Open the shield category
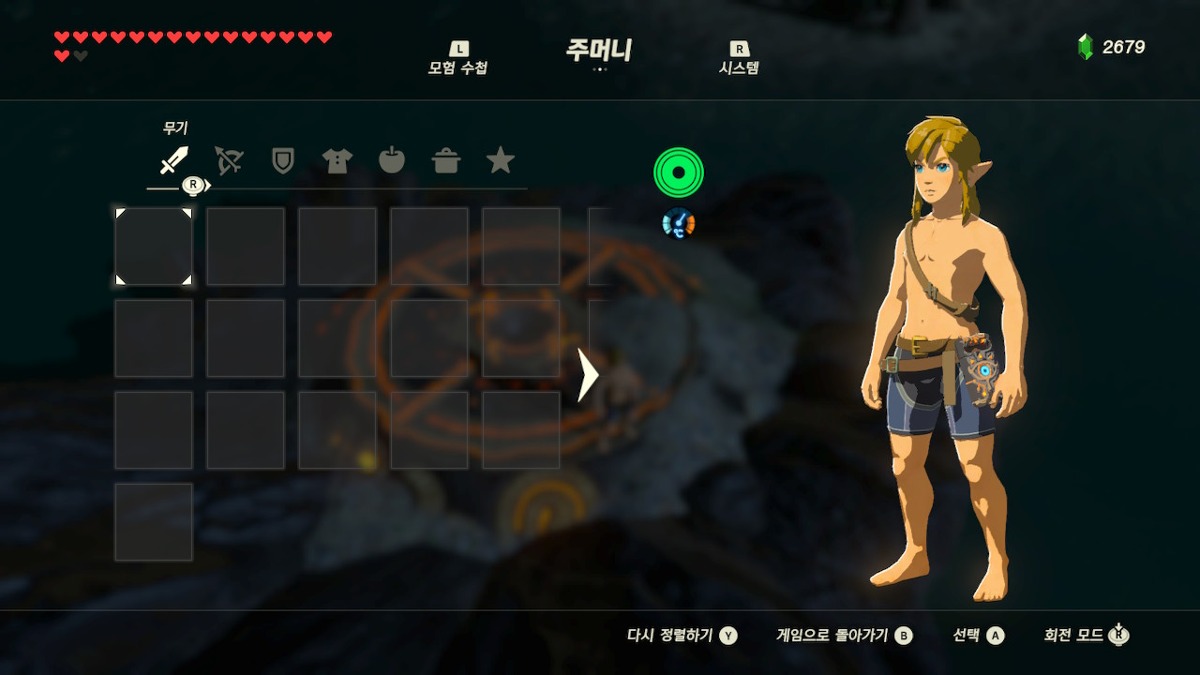The height and width of the screenshot is (675, 1200). pyautogui.click(x=283, y=160)
